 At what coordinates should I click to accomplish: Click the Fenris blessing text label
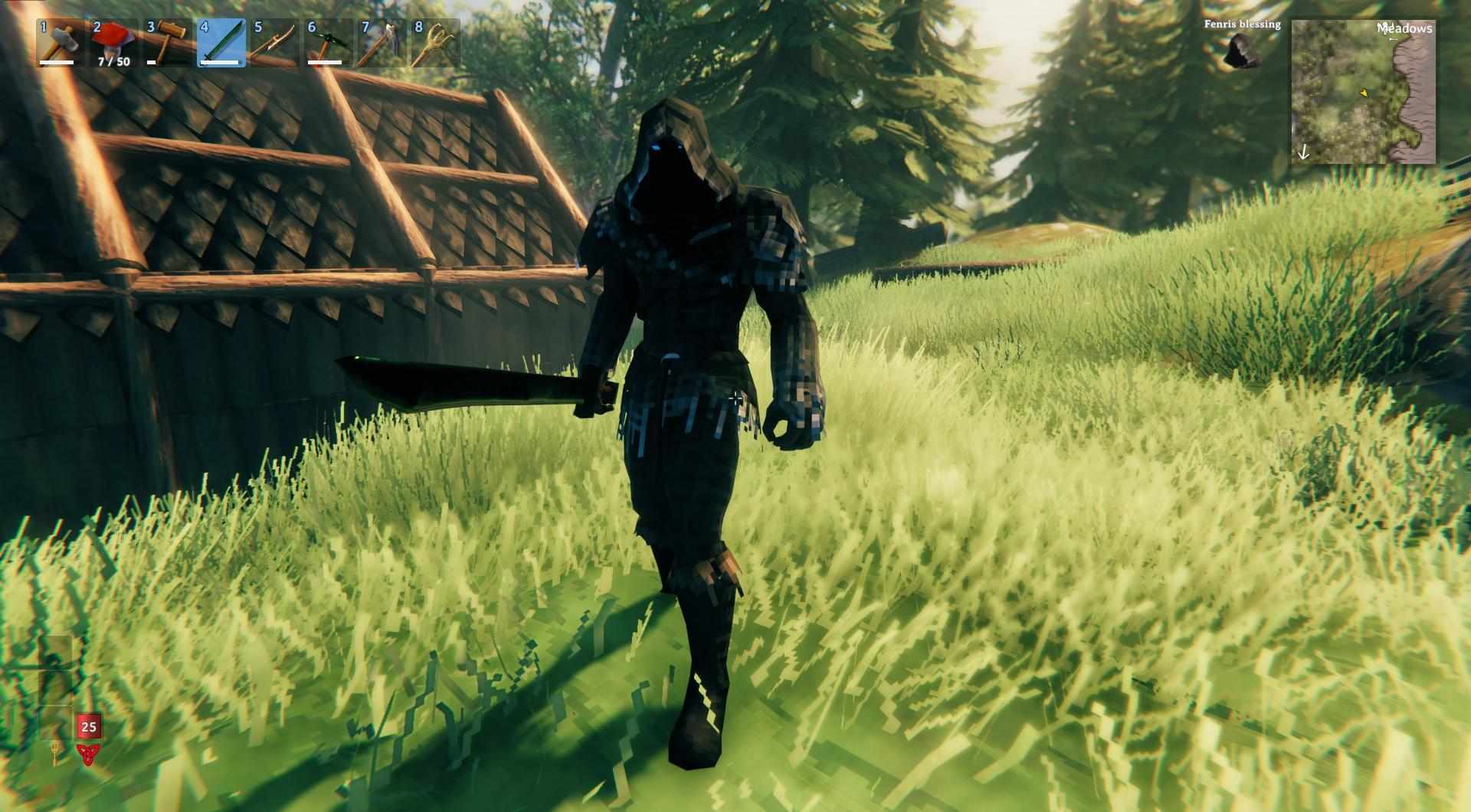pos(1242,24)
